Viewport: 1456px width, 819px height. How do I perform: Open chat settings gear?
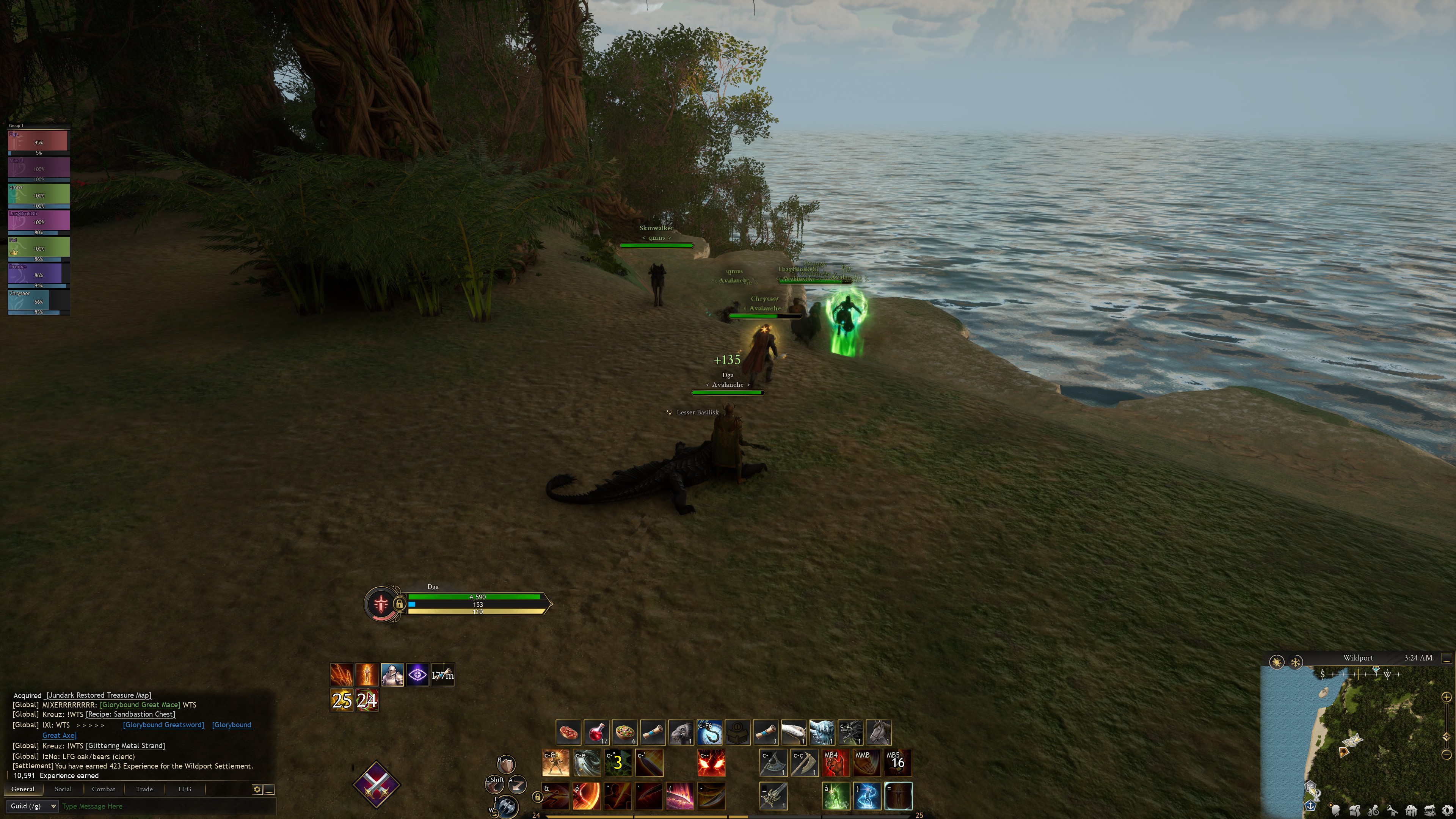[257, 789]
